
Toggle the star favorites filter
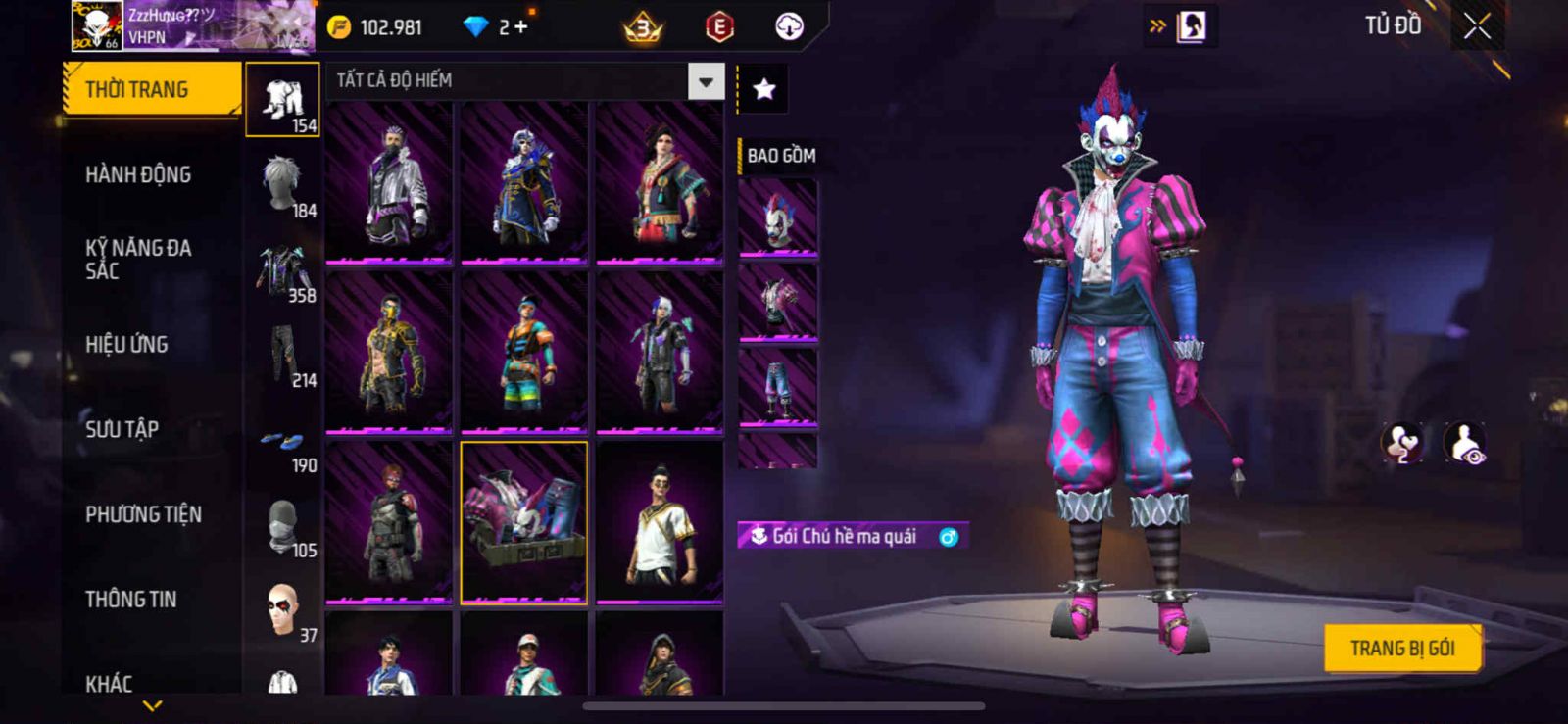pyautogui.click(x=763, y=89)
